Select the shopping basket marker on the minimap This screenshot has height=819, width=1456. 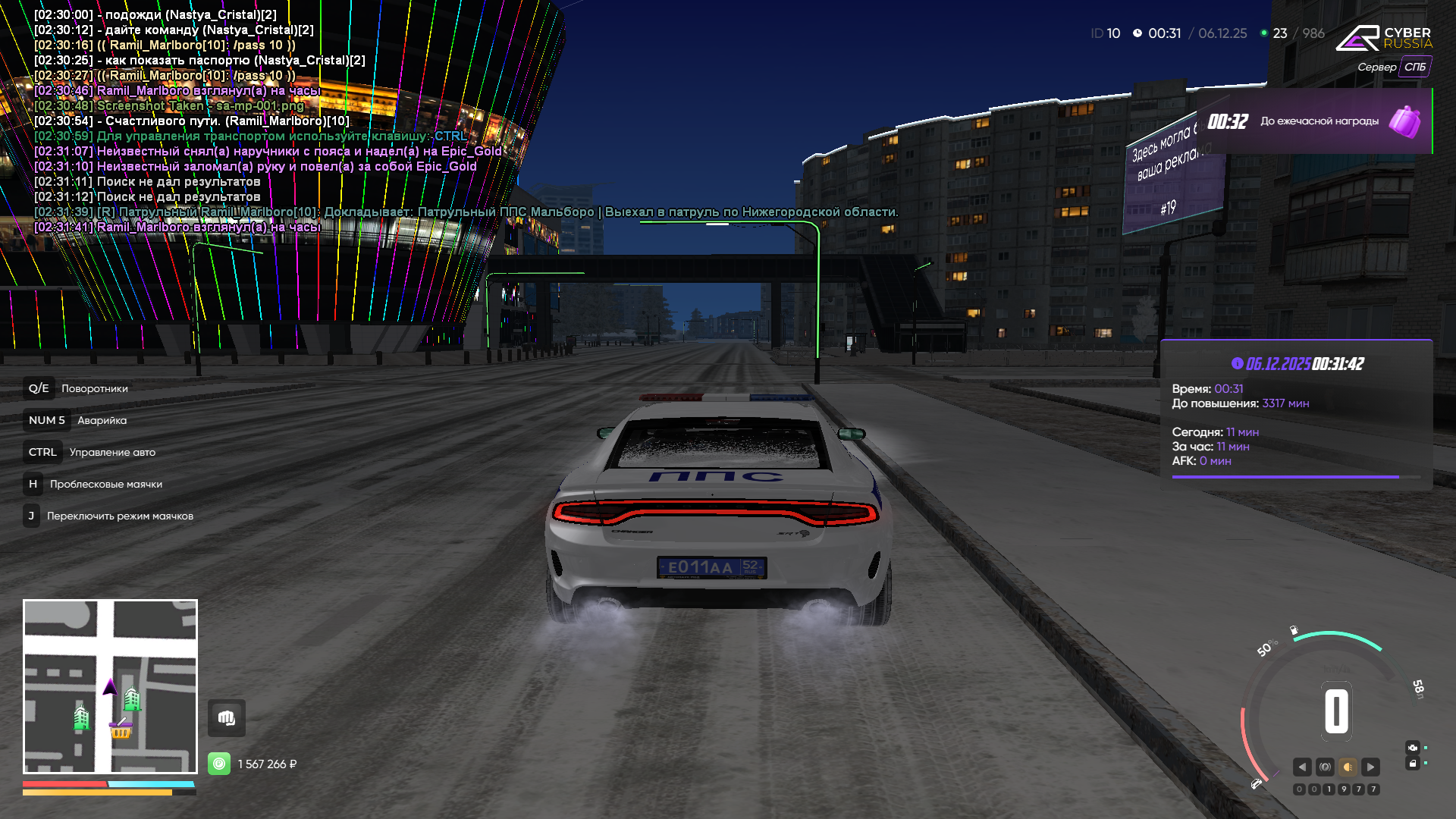pyautogui.click(x=121, y=730)
